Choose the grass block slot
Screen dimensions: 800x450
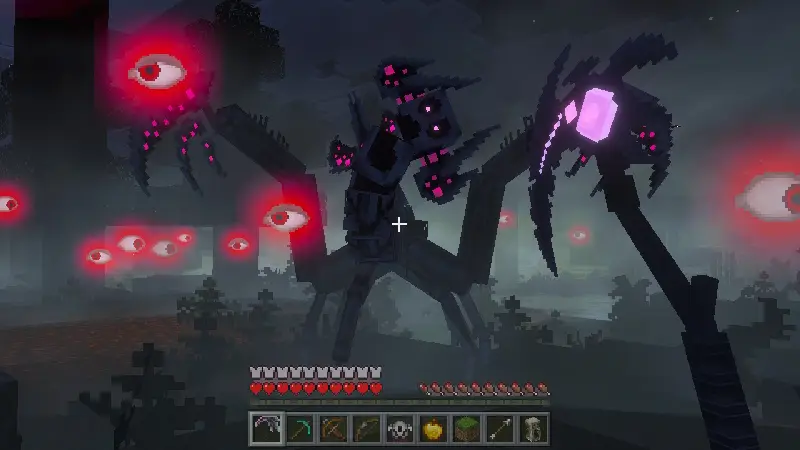pos(466,427)
